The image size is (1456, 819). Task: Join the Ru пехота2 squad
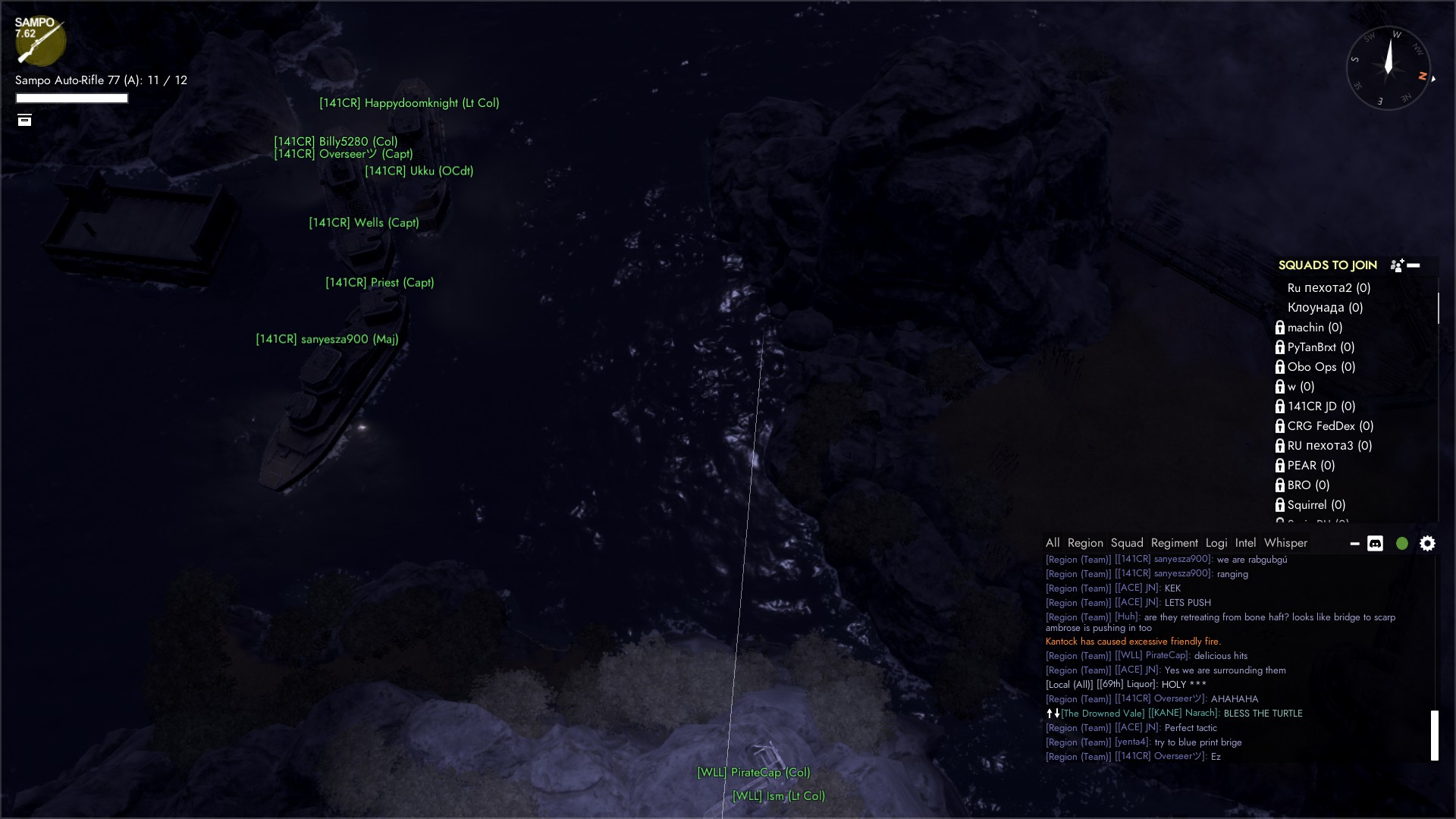(1329, 288)
